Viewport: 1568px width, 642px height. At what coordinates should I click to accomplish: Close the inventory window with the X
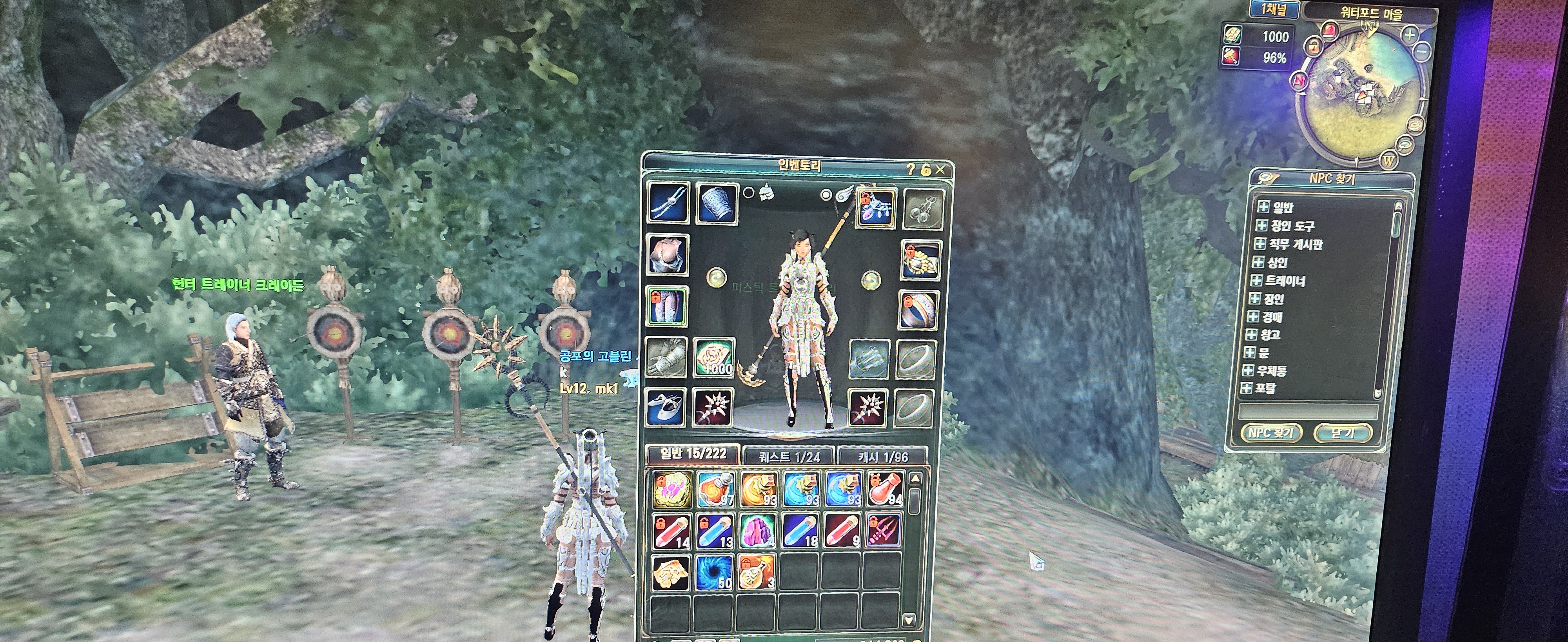pyautogui.click(x=940, y=170)
